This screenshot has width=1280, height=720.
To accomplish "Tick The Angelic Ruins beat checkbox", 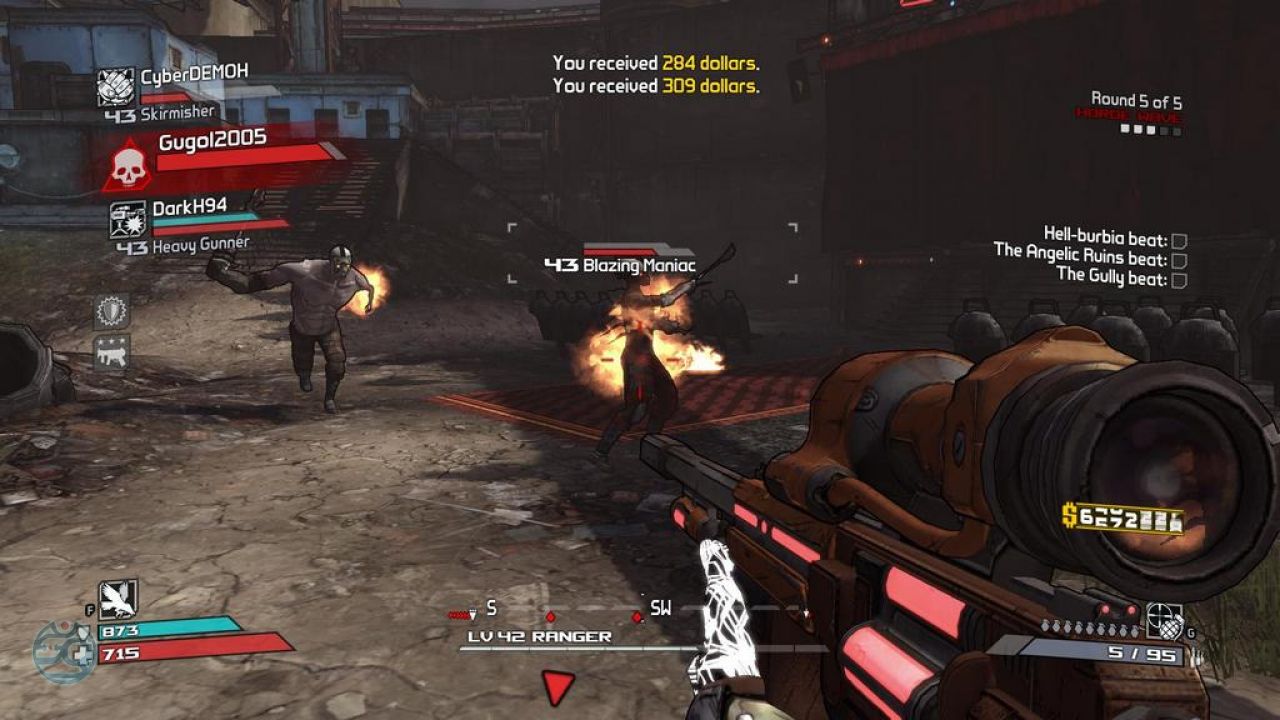I will 1179,260.
